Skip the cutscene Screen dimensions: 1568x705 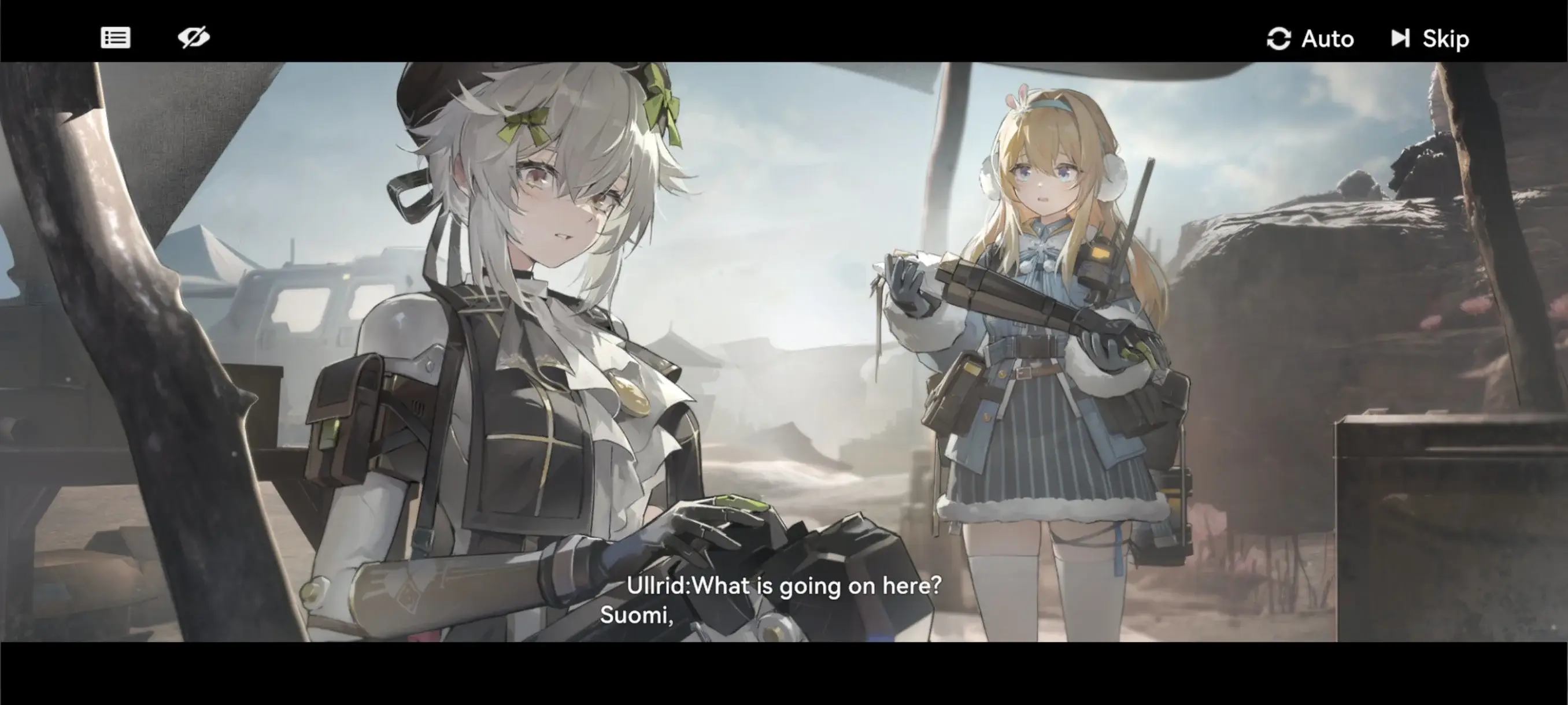tap(1430, 39)
